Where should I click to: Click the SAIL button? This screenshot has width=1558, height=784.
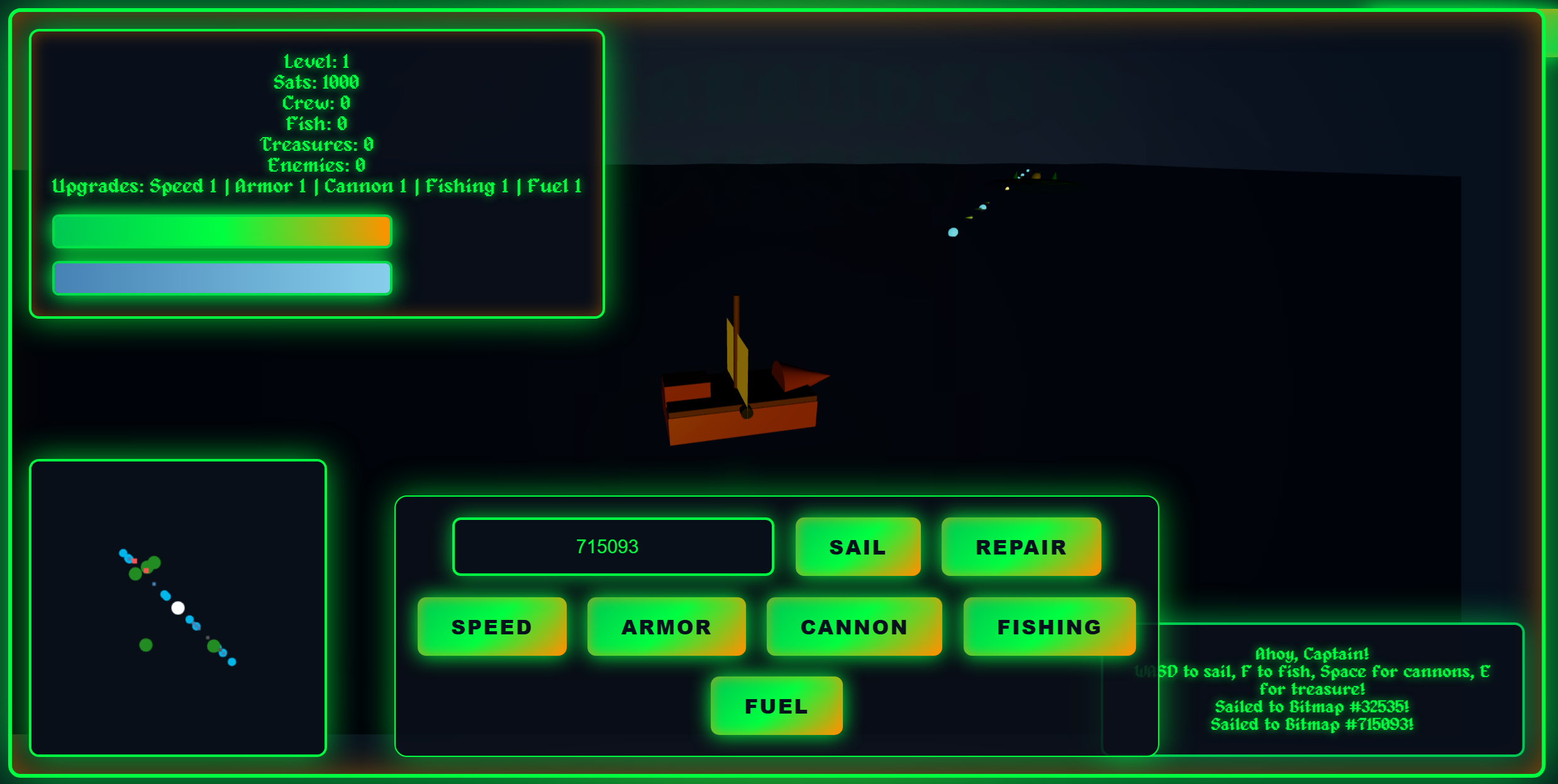(857, 547)
